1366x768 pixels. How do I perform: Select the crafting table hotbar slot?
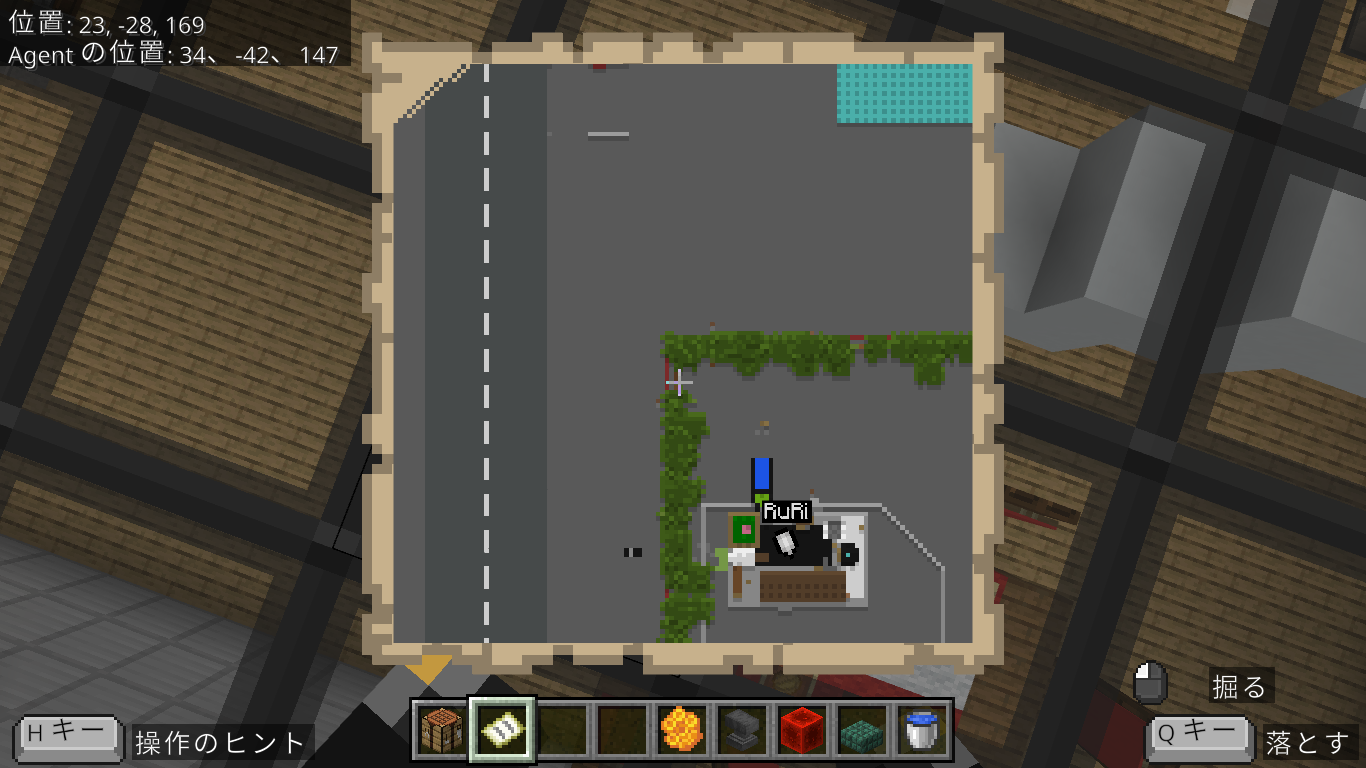pos(441,730)
